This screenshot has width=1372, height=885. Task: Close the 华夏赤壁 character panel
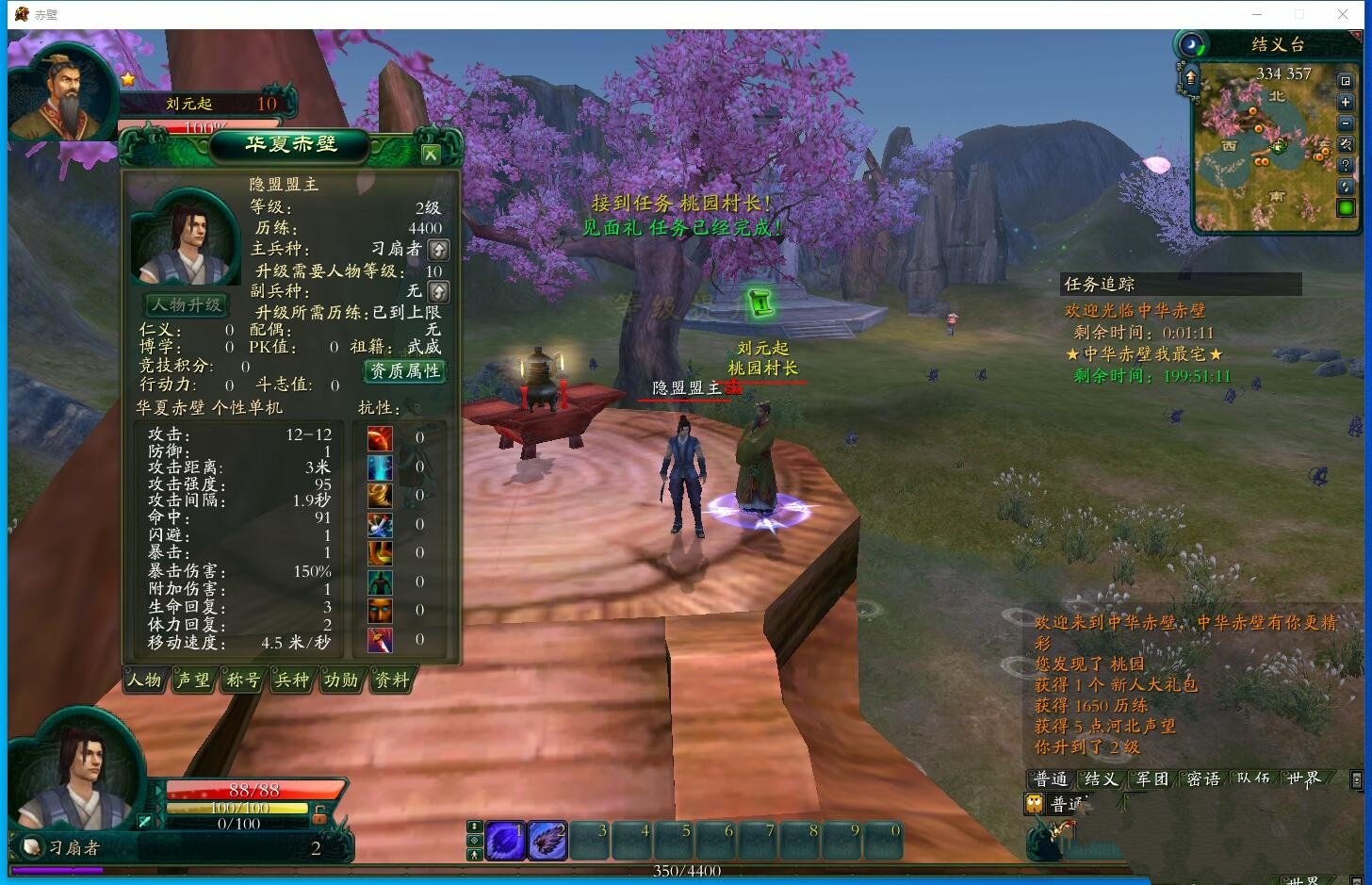coord(431,154)
